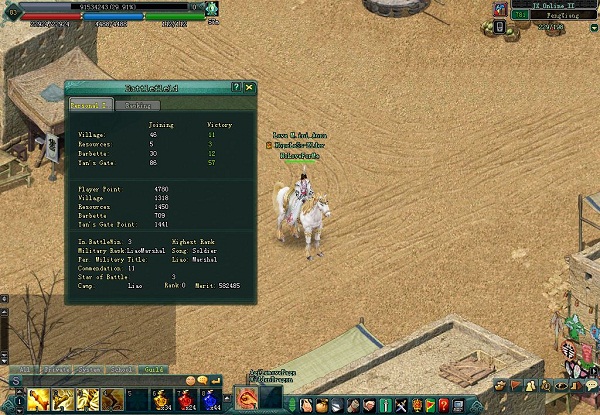
Task: Open the System chat tab
Action: pyautogui.click(x=88, y=370)
